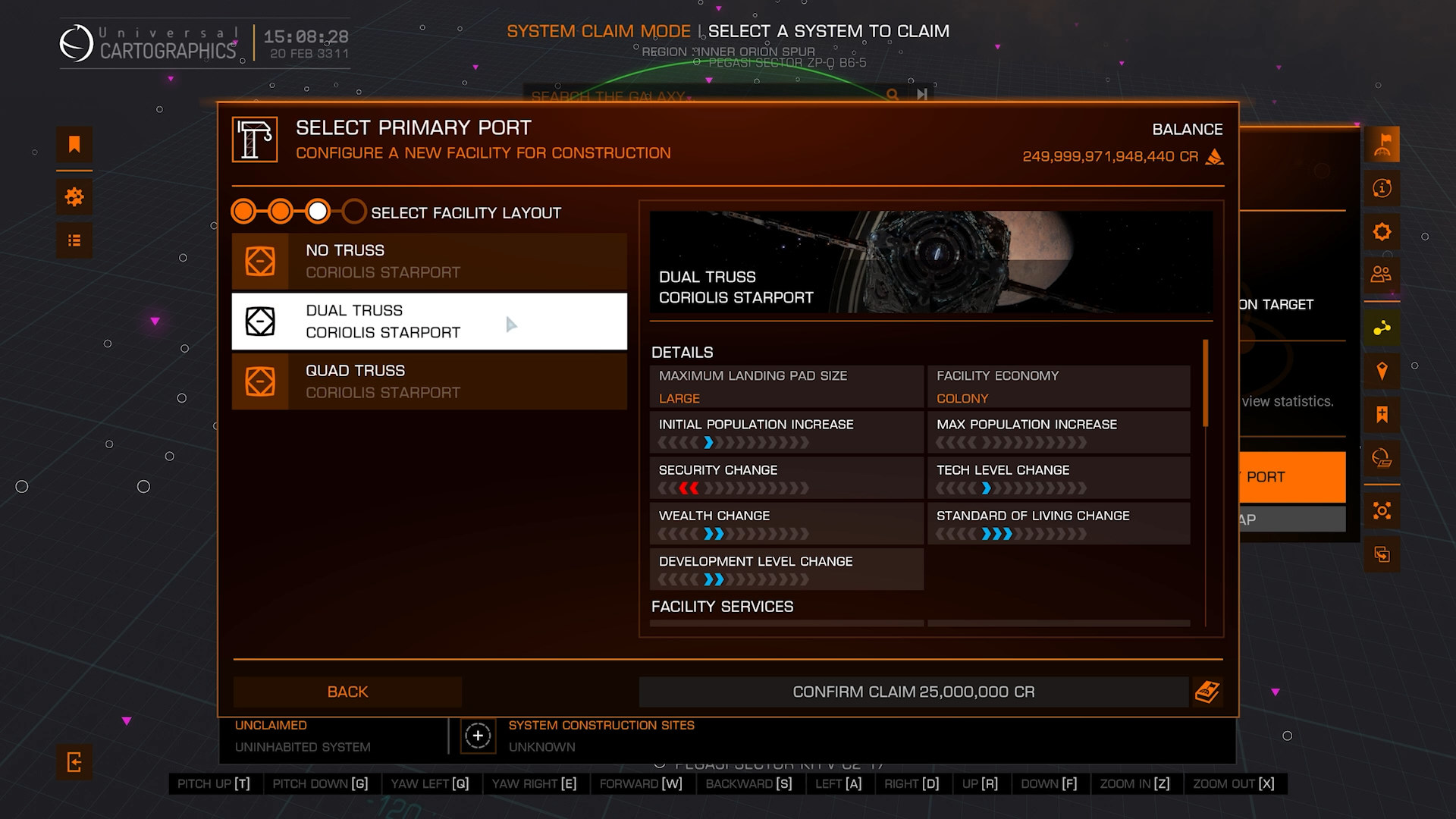Click the first wizard step circle
This screenshot has width=1456, height=819.
pyautogui.click(x=243, y=212)
